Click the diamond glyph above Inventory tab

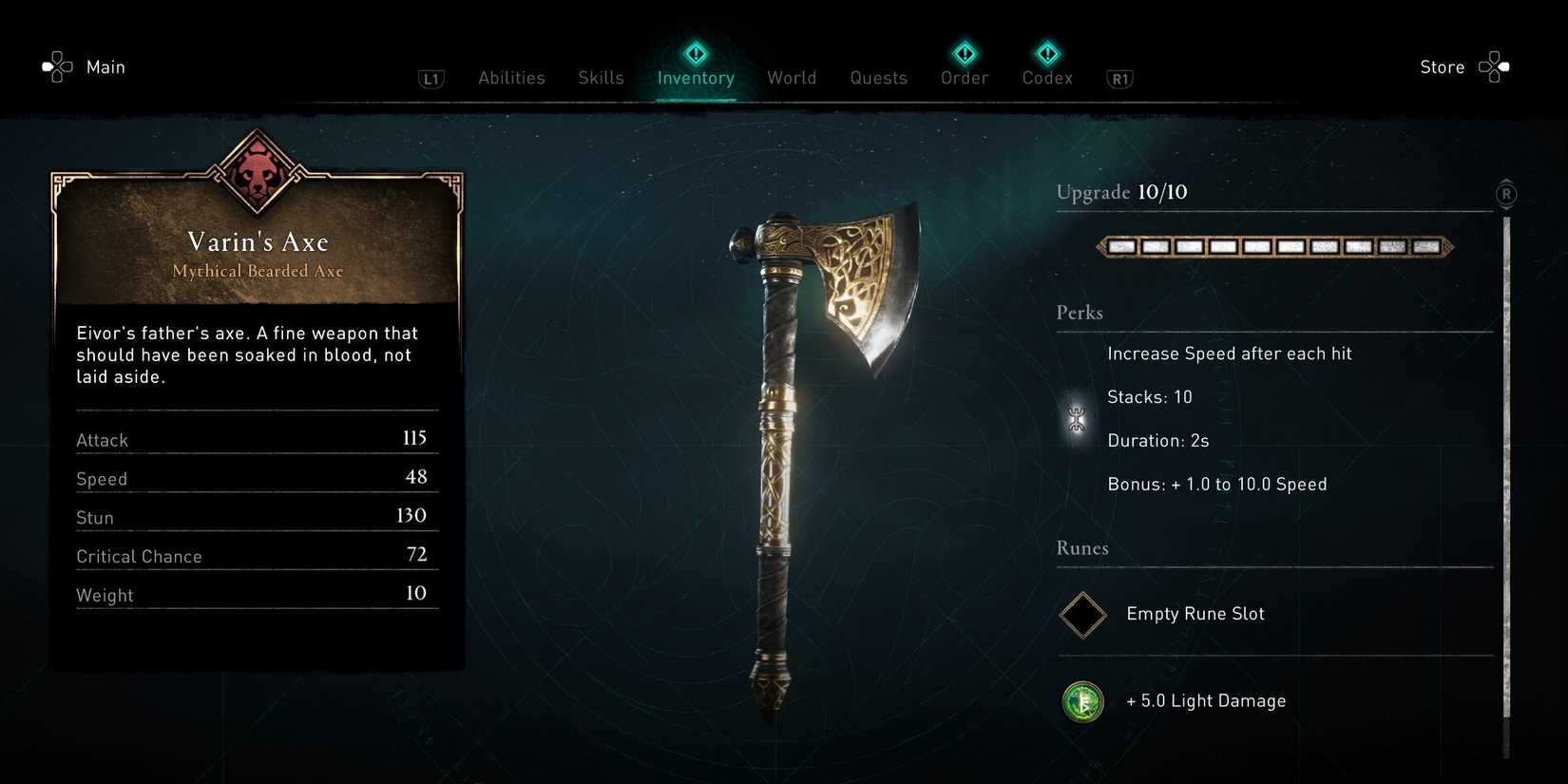(x=696, y=53)
